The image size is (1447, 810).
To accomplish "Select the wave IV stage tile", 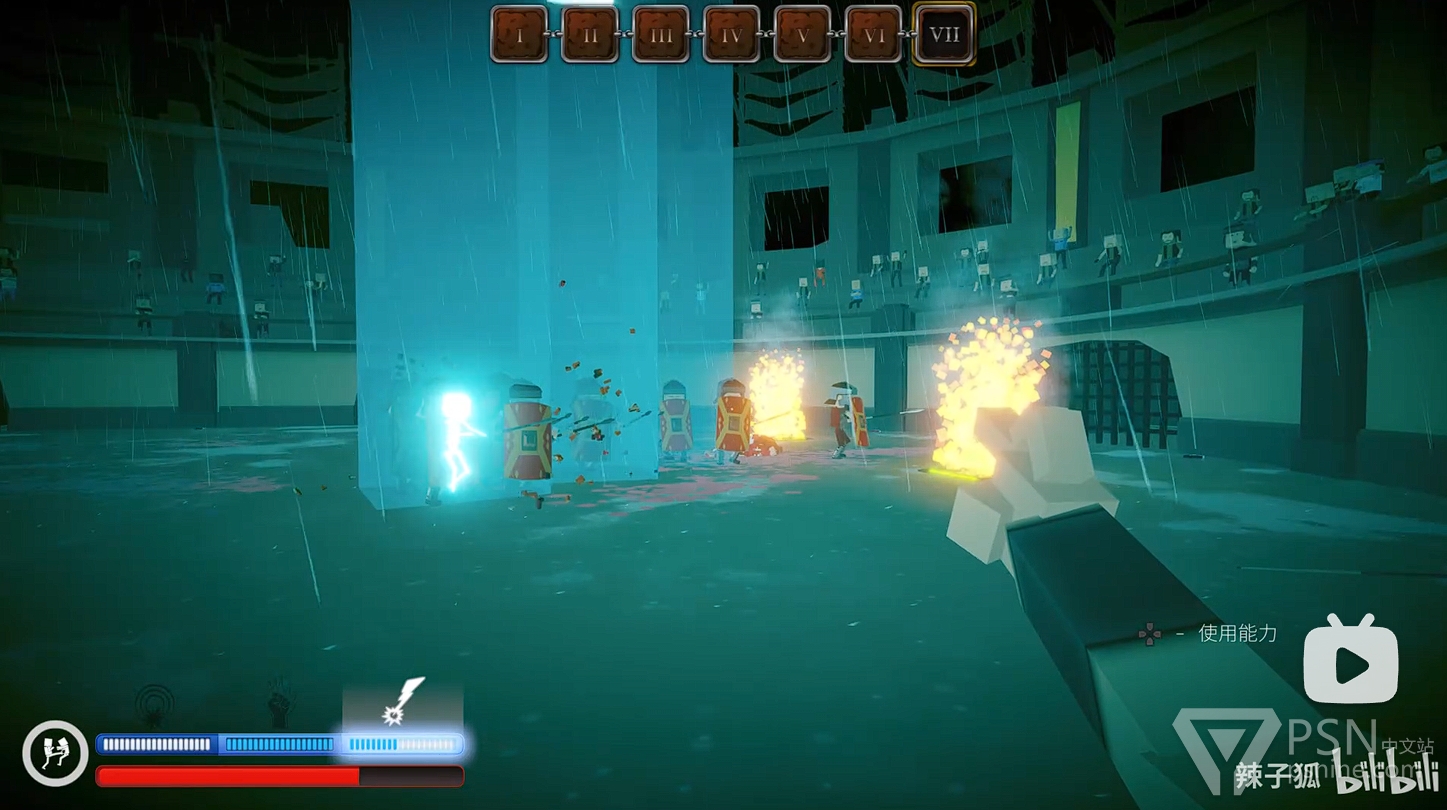I will point(732,35).
